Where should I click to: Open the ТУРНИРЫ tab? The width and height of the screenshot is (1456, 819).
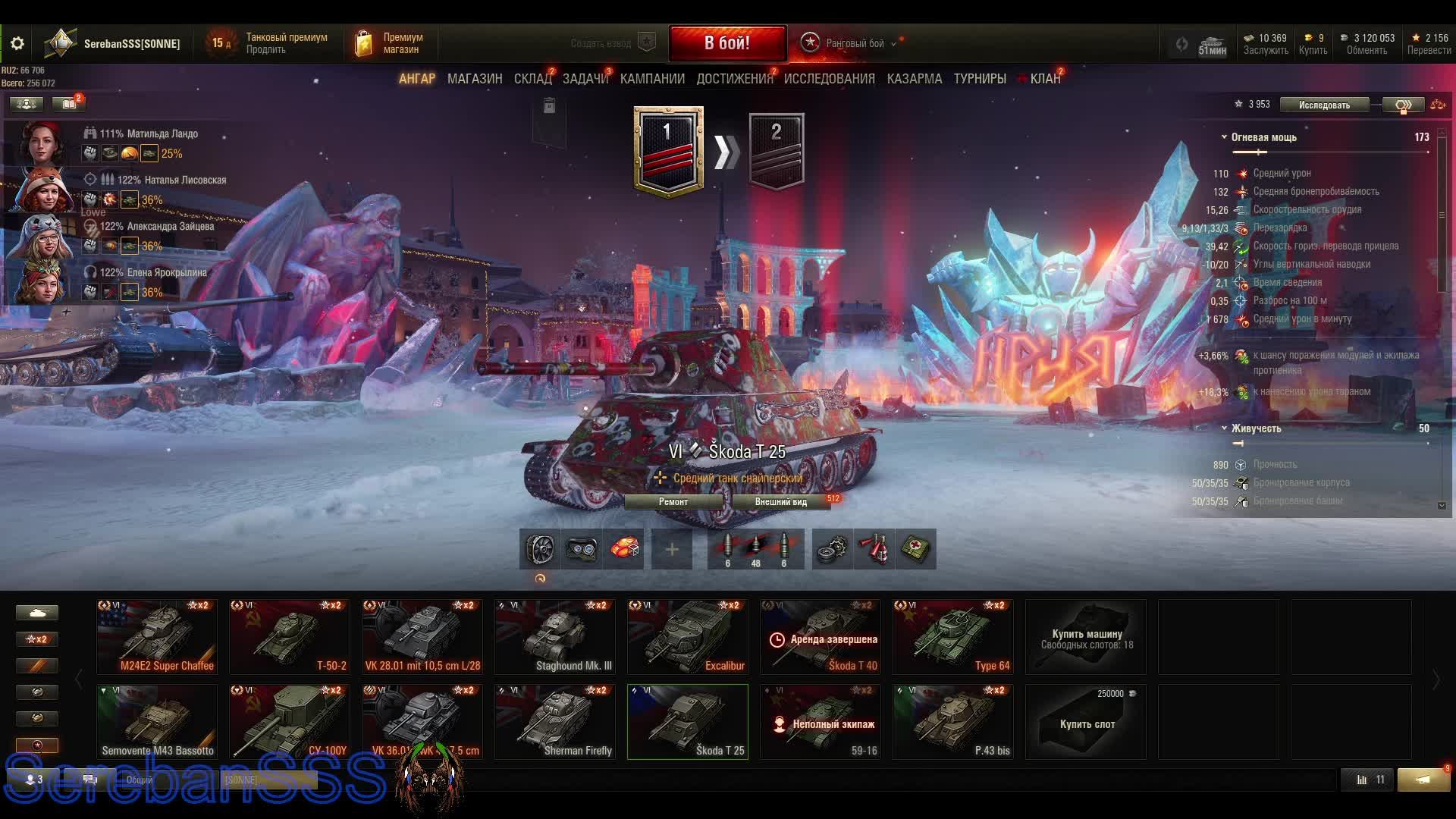point(980,79)
